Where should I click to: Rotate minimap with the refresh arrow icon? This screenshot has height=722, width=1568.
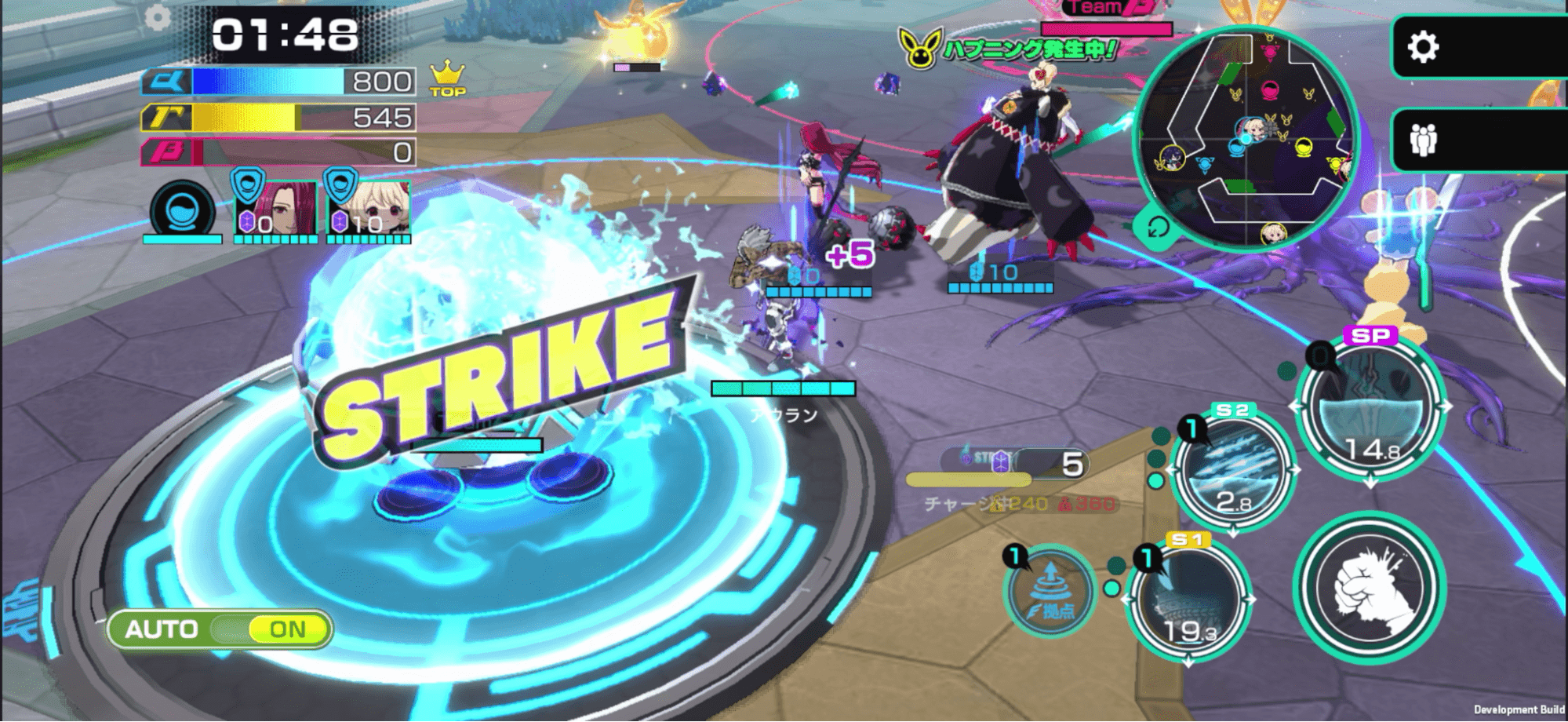coord(1158,228)
